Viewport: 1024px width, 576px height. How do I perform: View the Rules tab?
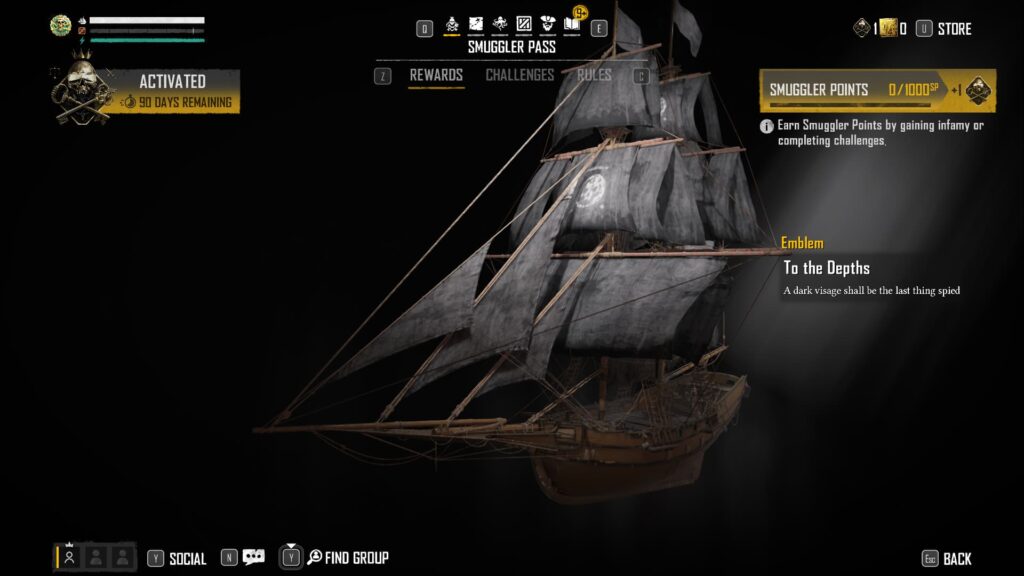click(x=594, y=76)
